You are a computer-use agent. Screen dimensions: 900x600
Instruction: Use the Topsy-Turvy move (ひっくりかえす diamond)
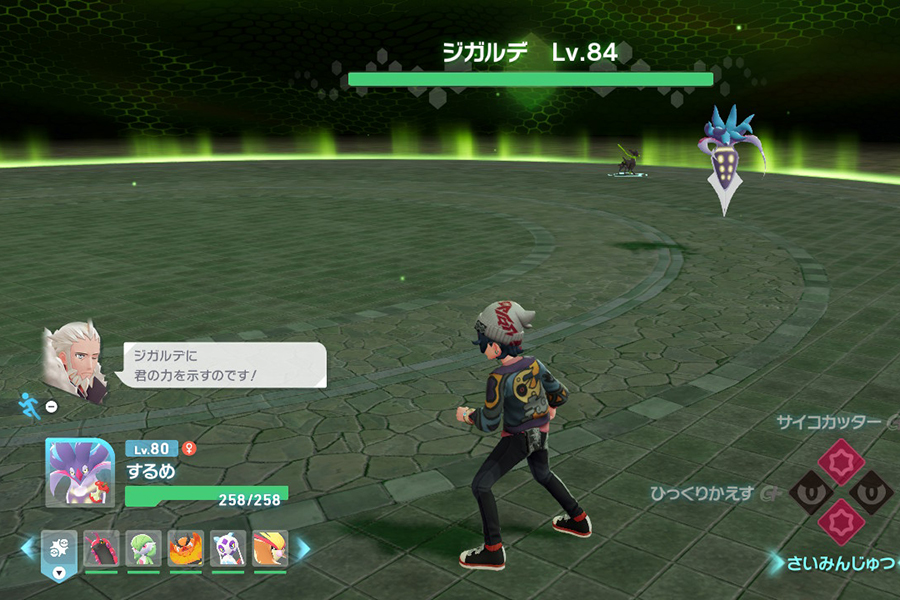coord(811,492)
